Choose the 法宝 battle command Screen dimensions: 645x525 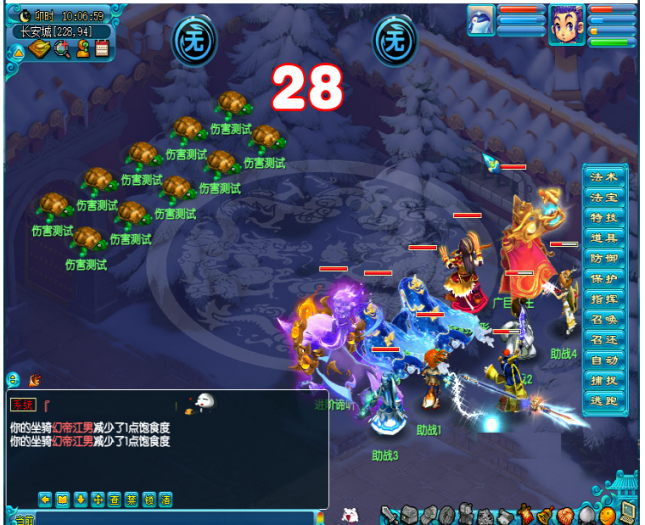coord(604,197)
